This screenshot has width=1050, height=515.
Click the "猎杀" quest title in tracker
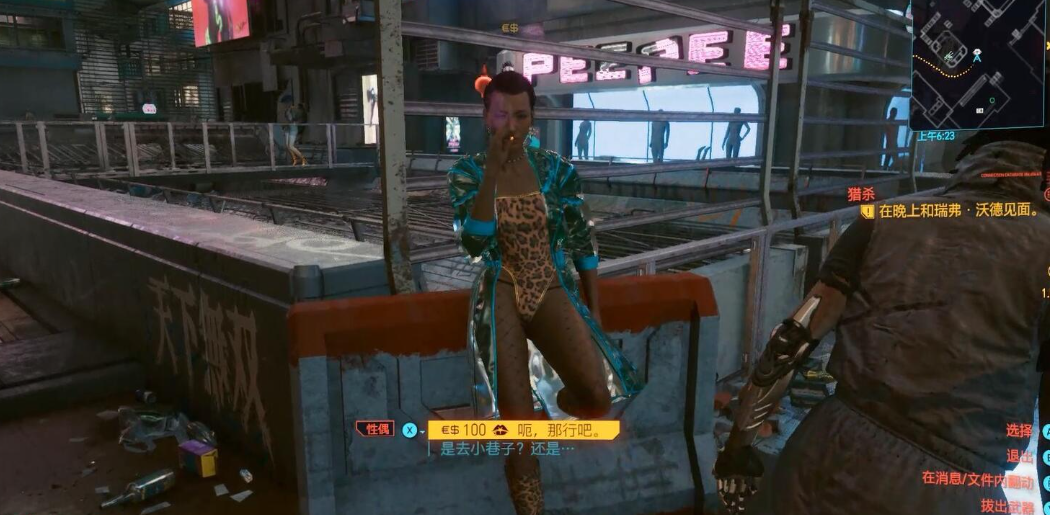[862, 194]
